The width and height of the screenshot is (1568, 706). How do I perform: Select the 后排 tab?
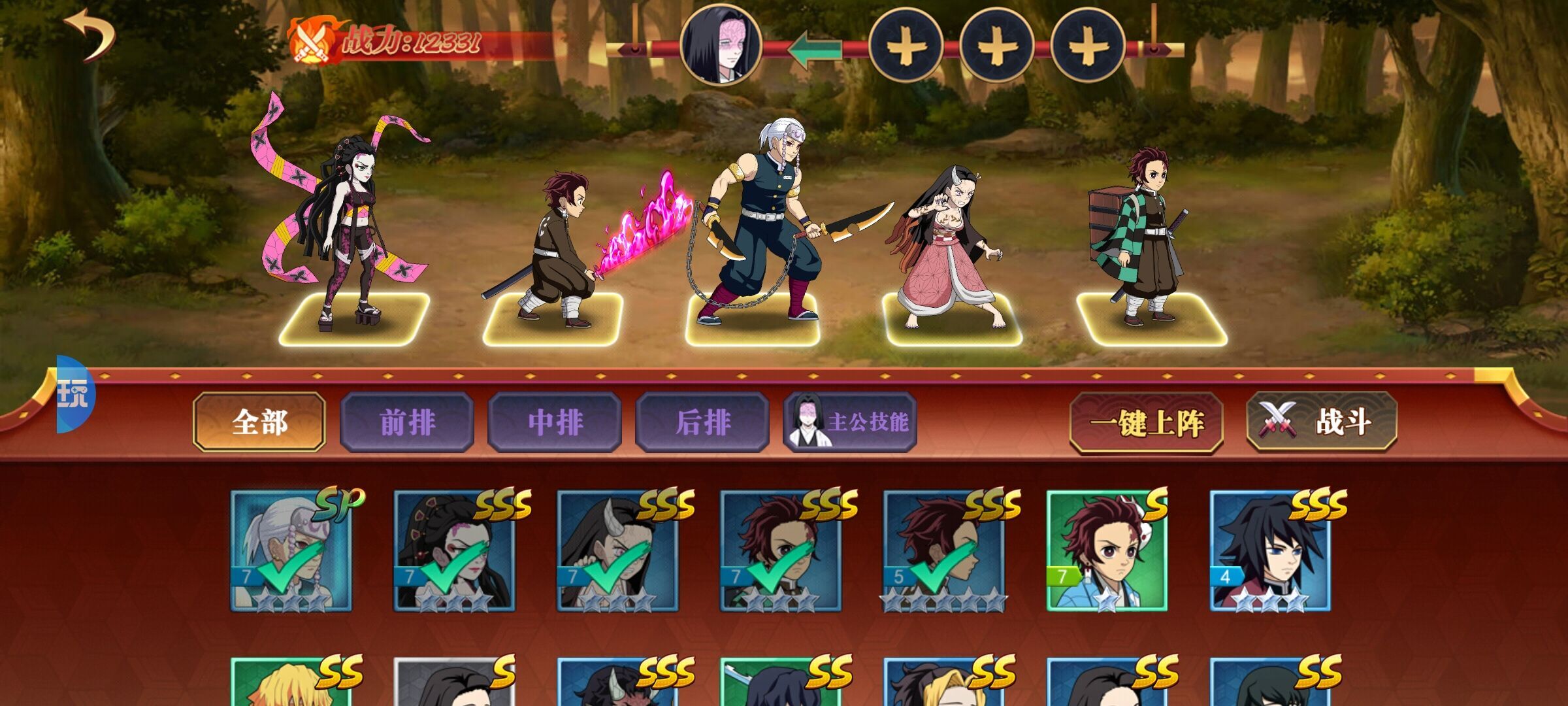coord(702,422)
